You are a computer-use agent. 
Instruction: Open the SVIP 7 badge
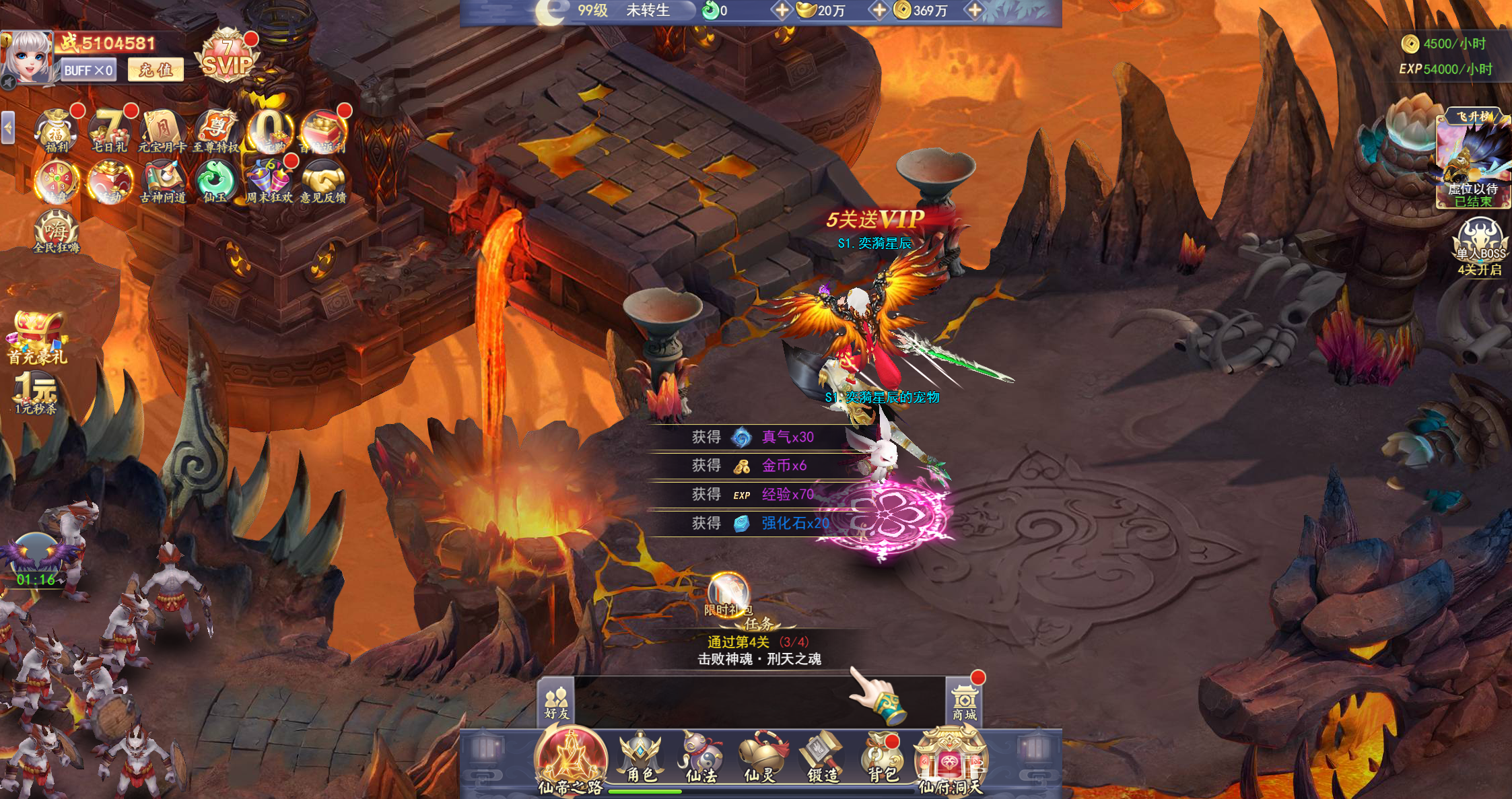(228, 58)
